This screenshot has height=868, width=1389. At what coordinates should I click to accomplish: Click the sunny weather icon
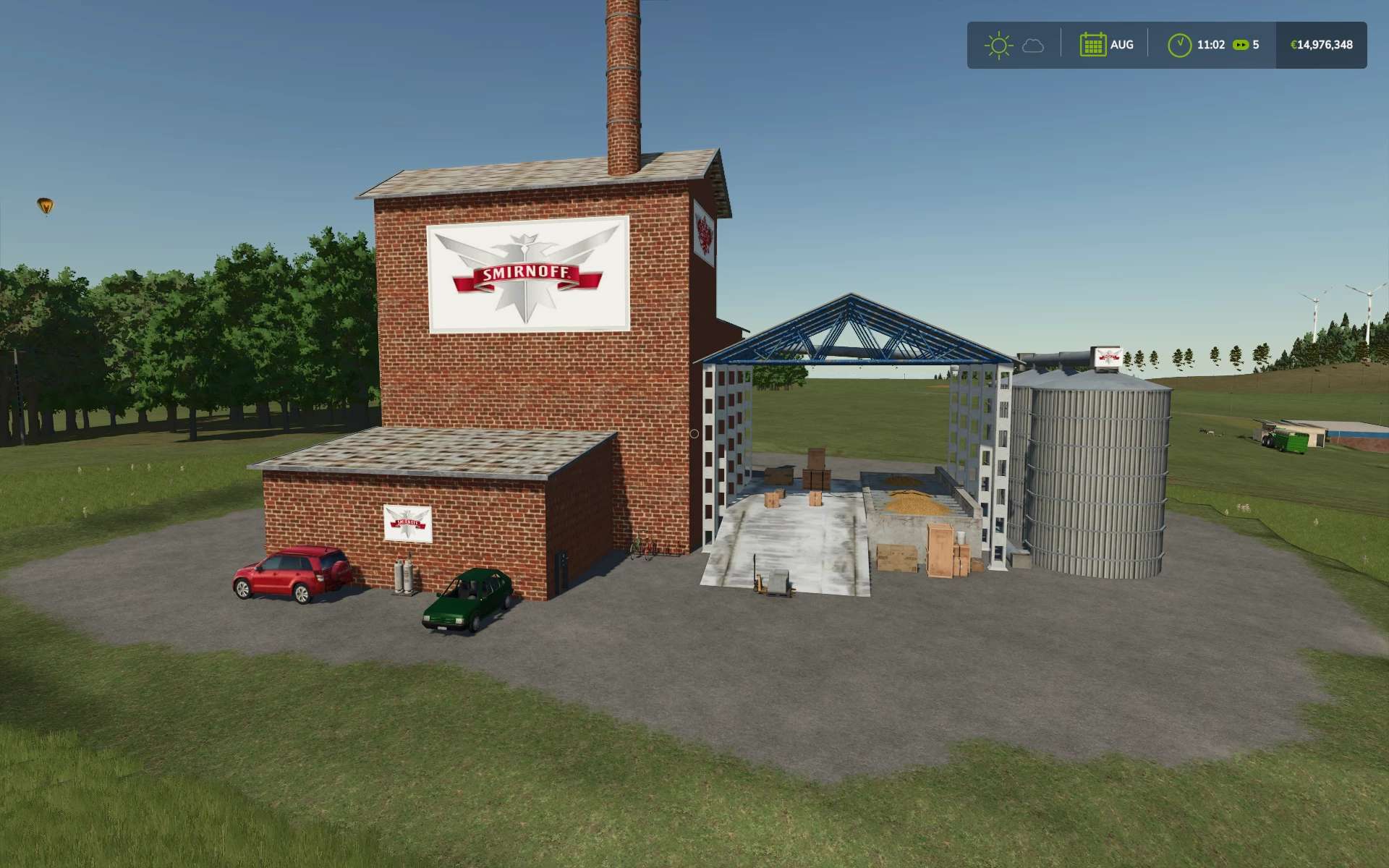[998, 45]
